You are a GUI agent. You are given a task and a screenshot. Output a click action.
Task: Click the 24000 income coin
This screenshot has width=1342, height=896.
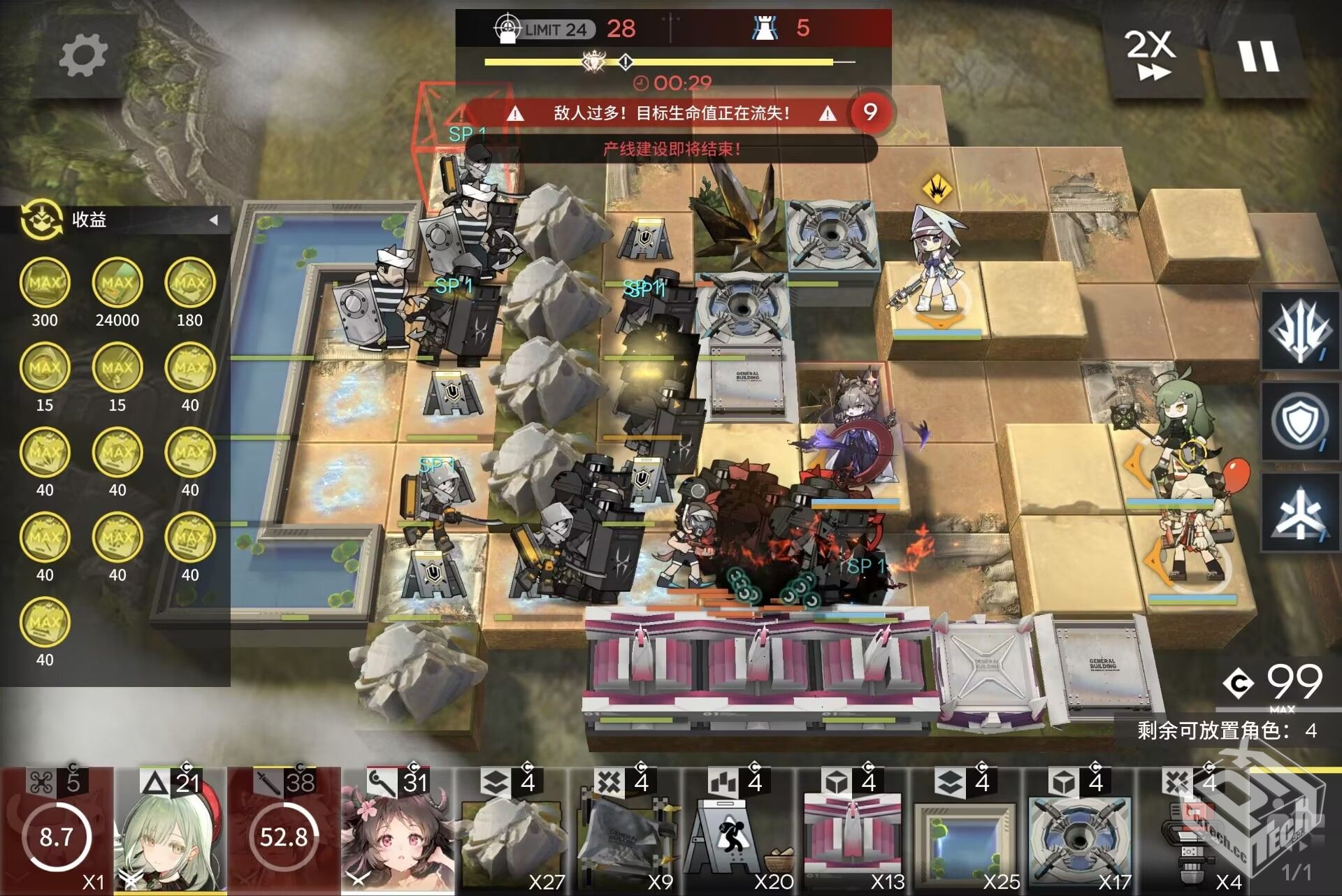(x=117, y=282)
